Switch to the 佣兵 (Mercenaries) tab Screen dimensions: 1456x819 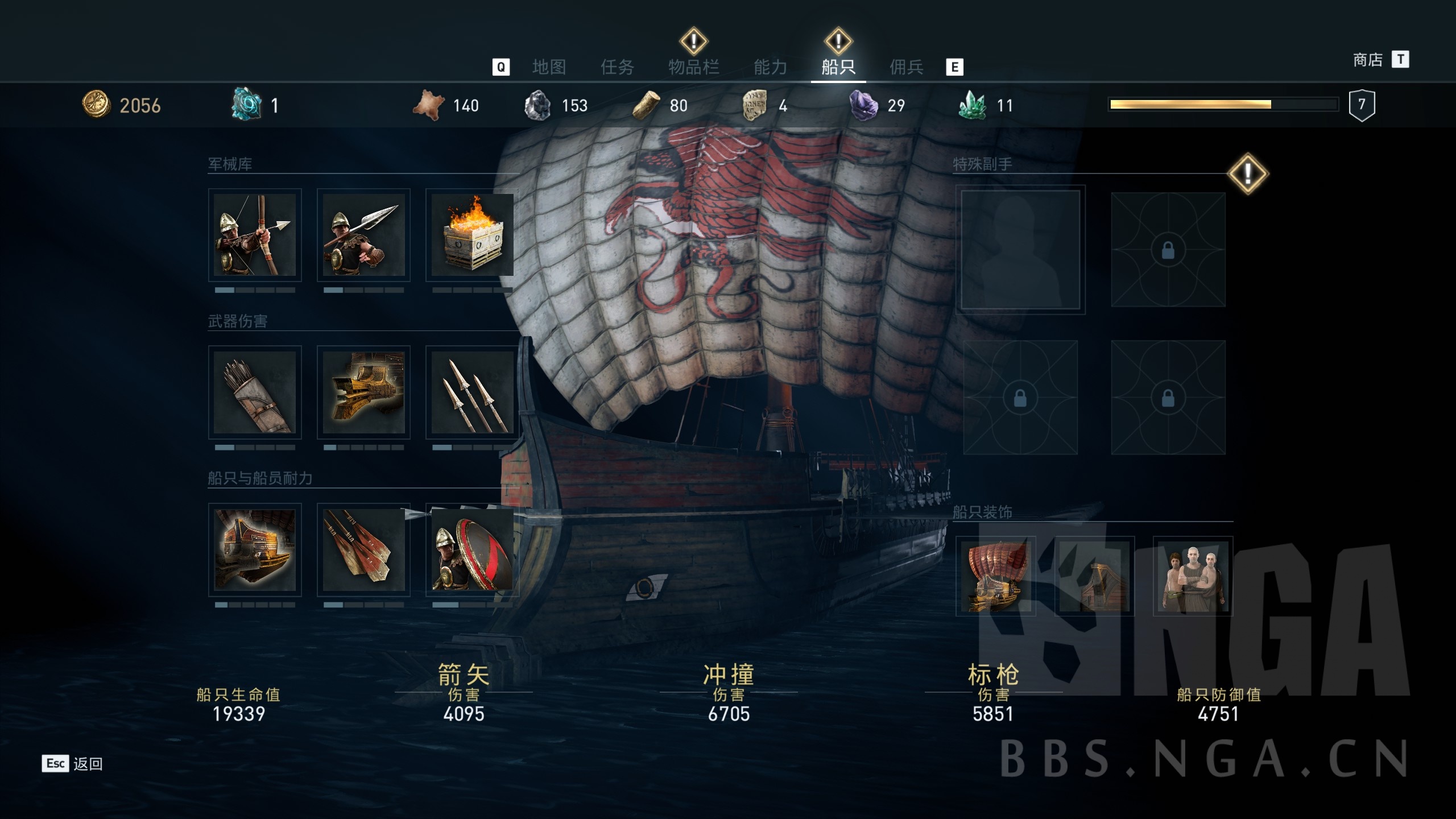coord(906,67)
